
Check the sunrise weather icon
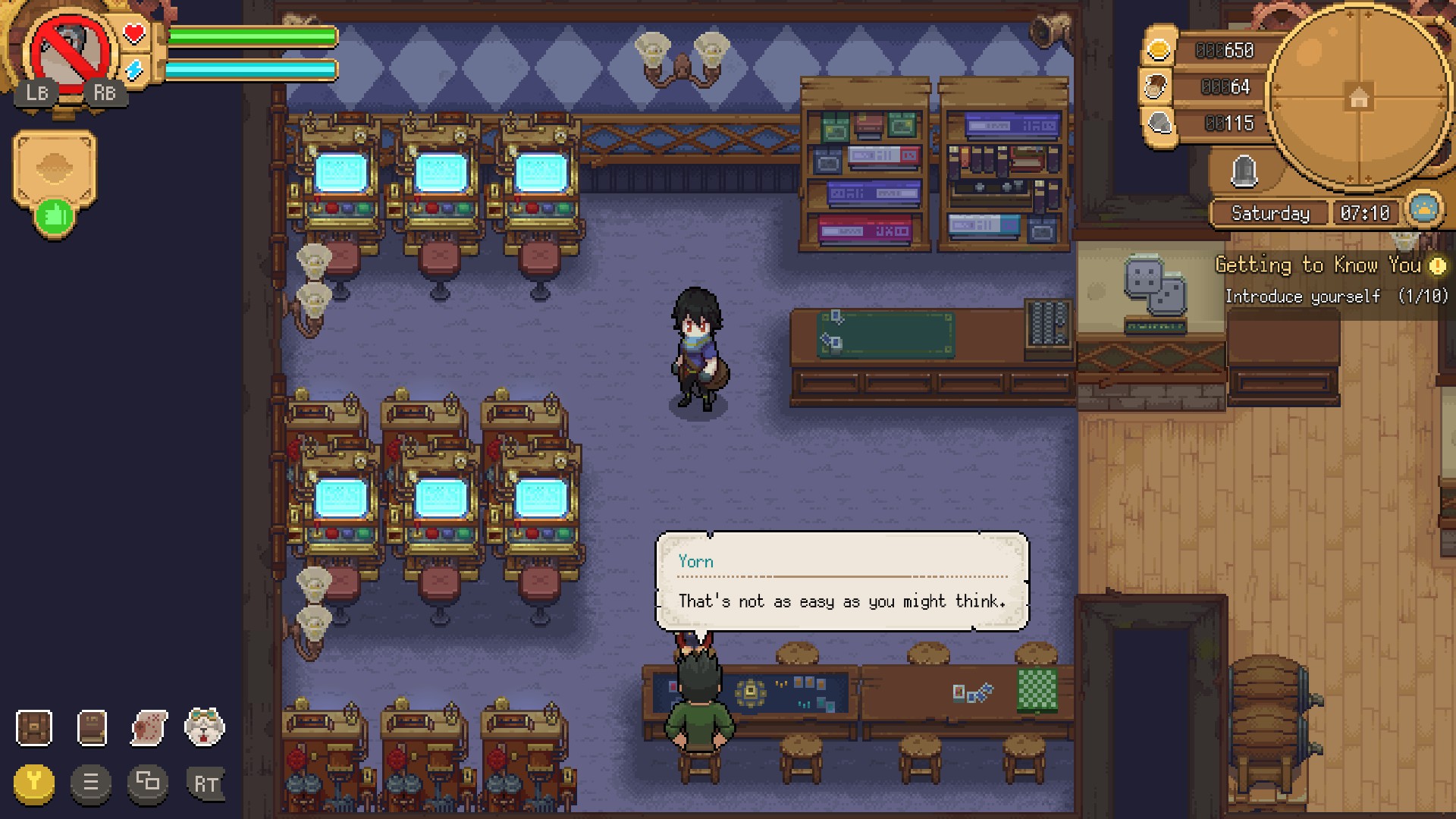tap(1423, 210)
